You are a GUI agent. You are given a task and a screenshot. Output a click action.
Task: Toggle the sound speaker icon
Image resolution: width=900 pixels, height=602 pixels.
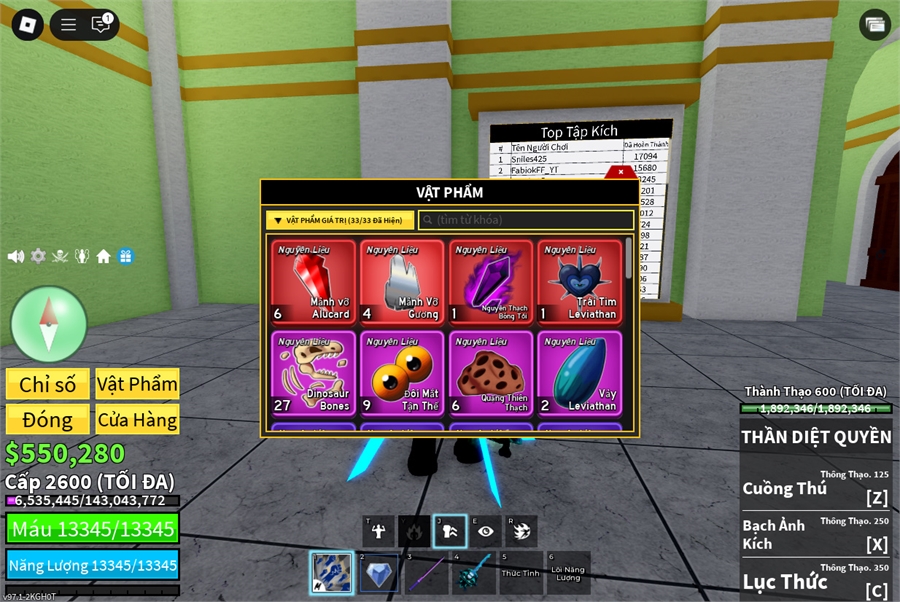pos(16,256)
